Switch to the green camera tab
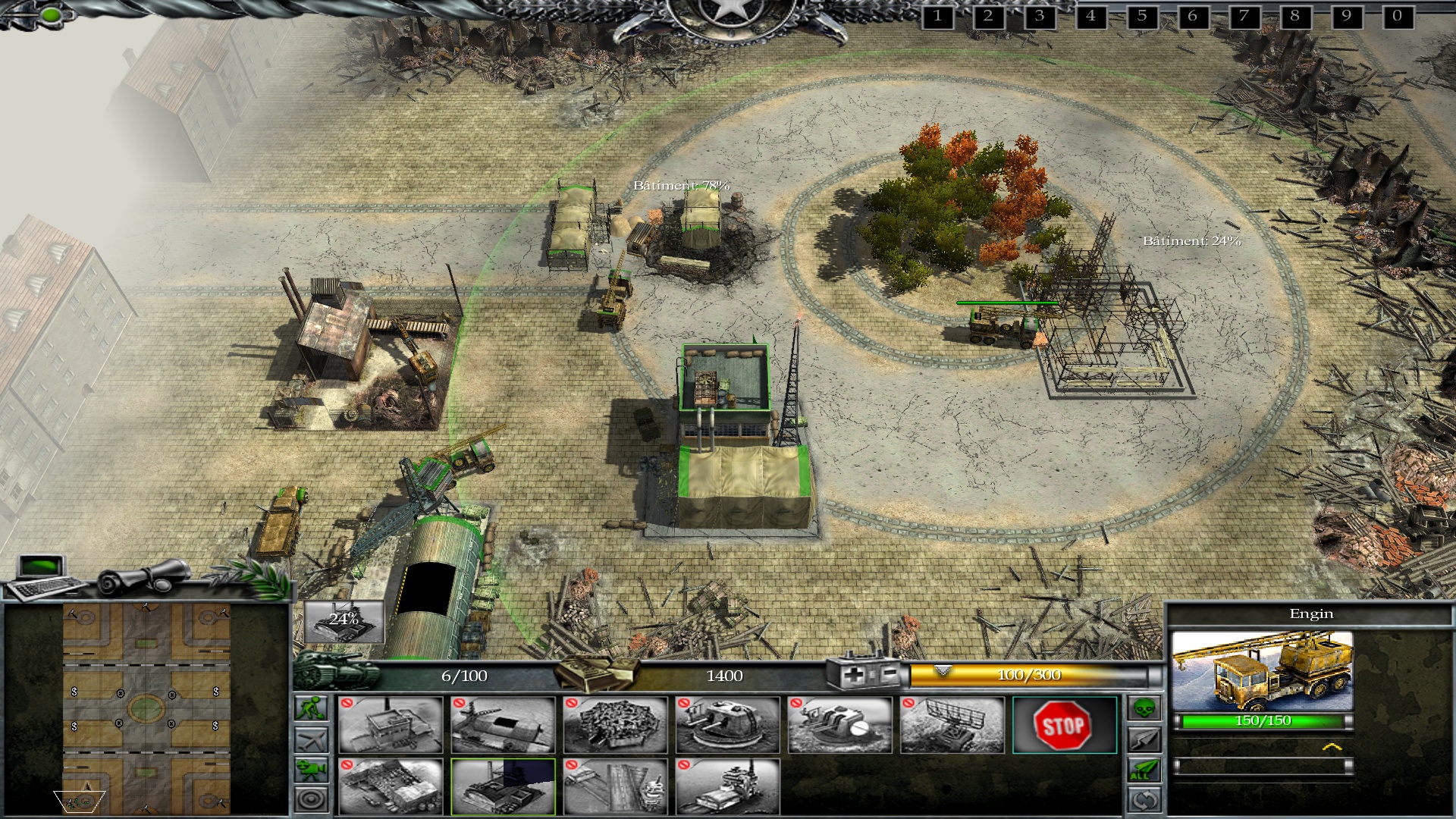Screen dimensions: 1456x819 click(x=312, y=769)
